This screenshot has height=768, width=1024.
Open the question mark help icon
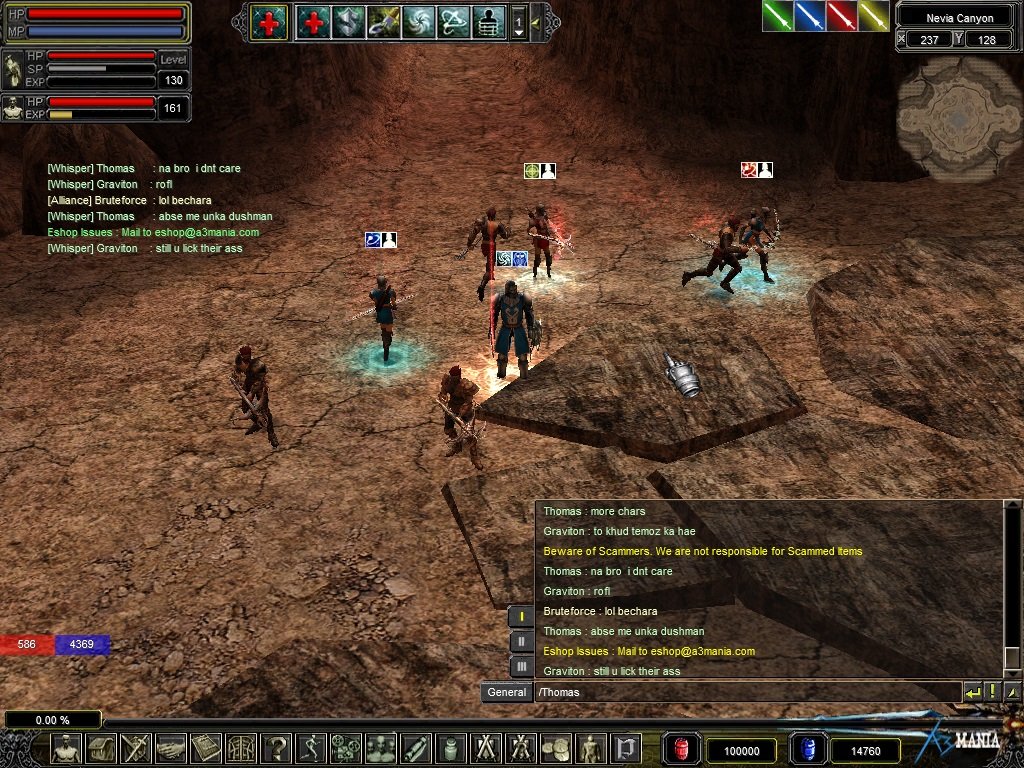(x=276, y=748)
